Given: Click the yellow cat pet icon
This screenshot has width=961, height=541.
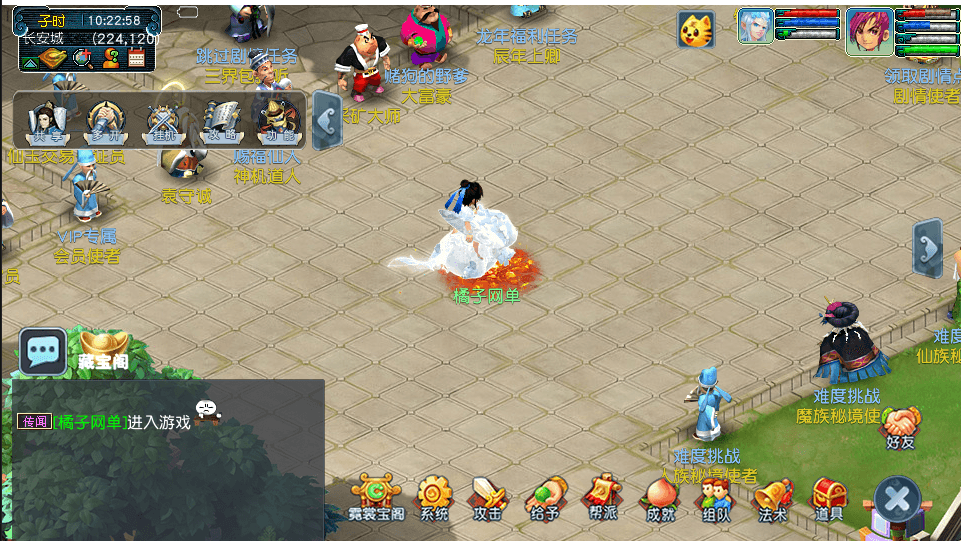Looking at the screenshot, I should tap(696, 30).
